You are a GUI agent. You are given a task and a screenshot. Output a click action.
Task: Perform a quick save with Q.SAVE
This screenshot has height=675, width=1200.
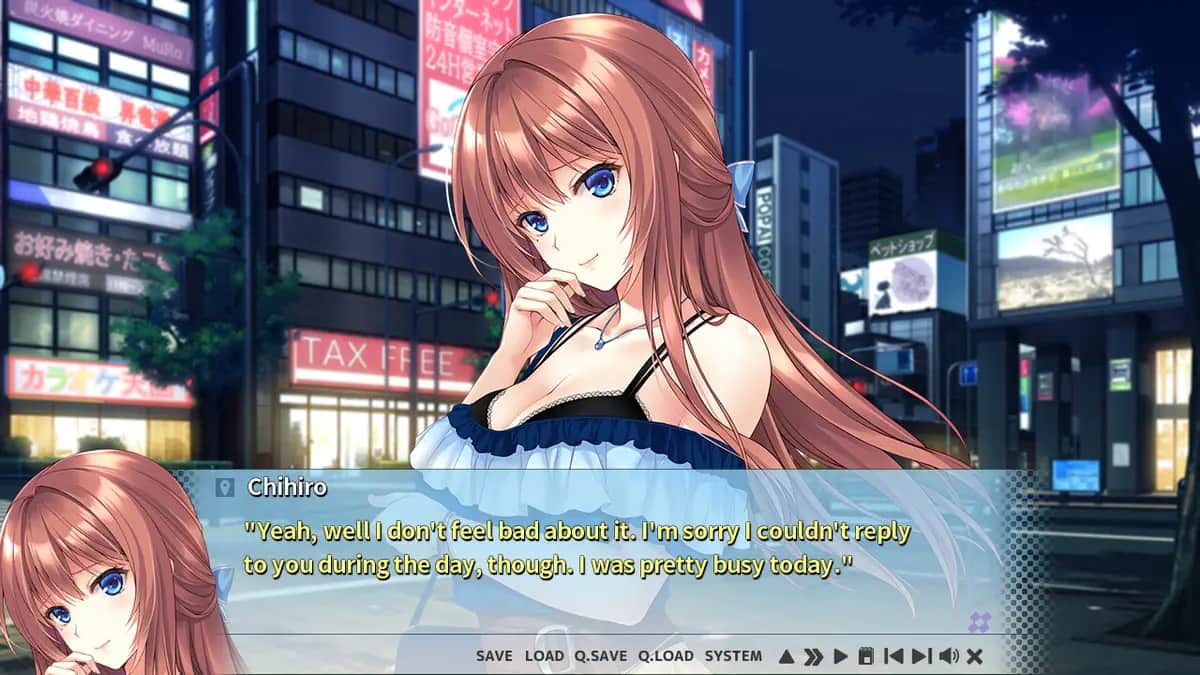pos(601,656)
